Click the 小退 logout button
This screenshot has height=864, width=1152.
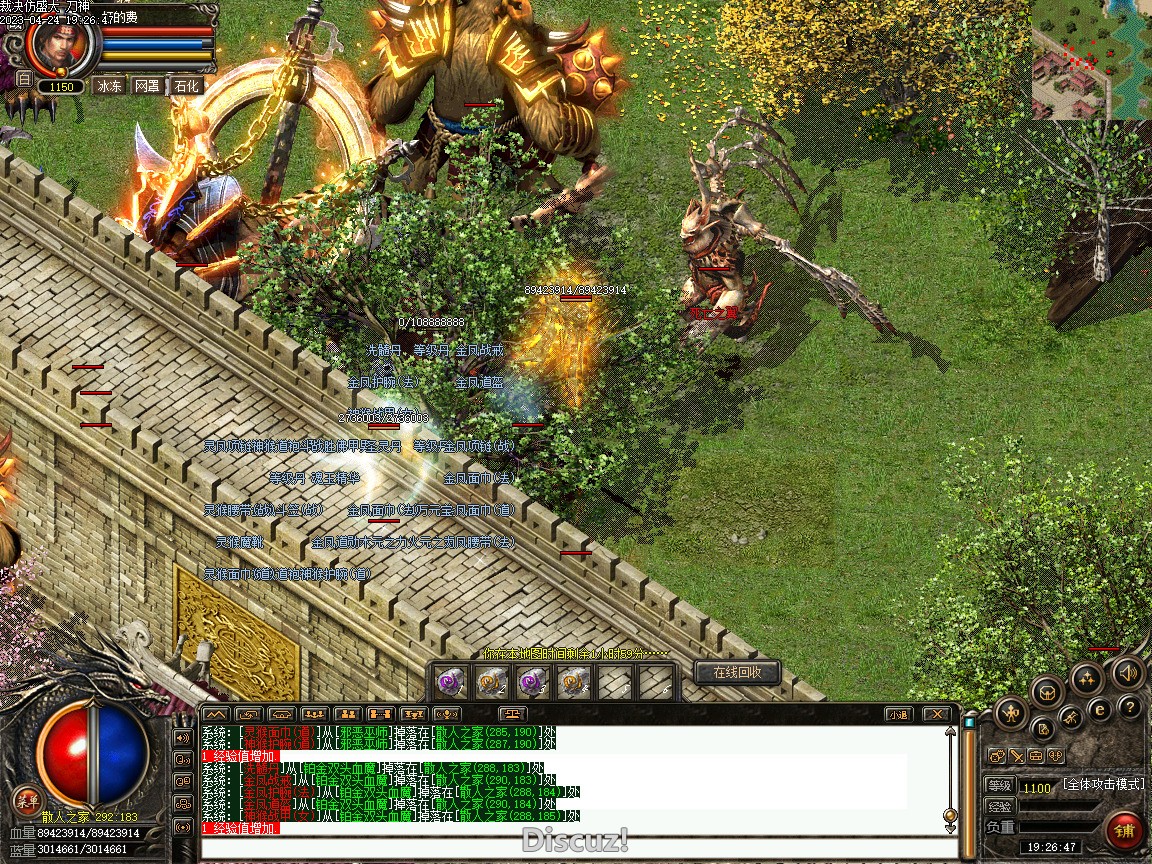(x=897, y=714)
